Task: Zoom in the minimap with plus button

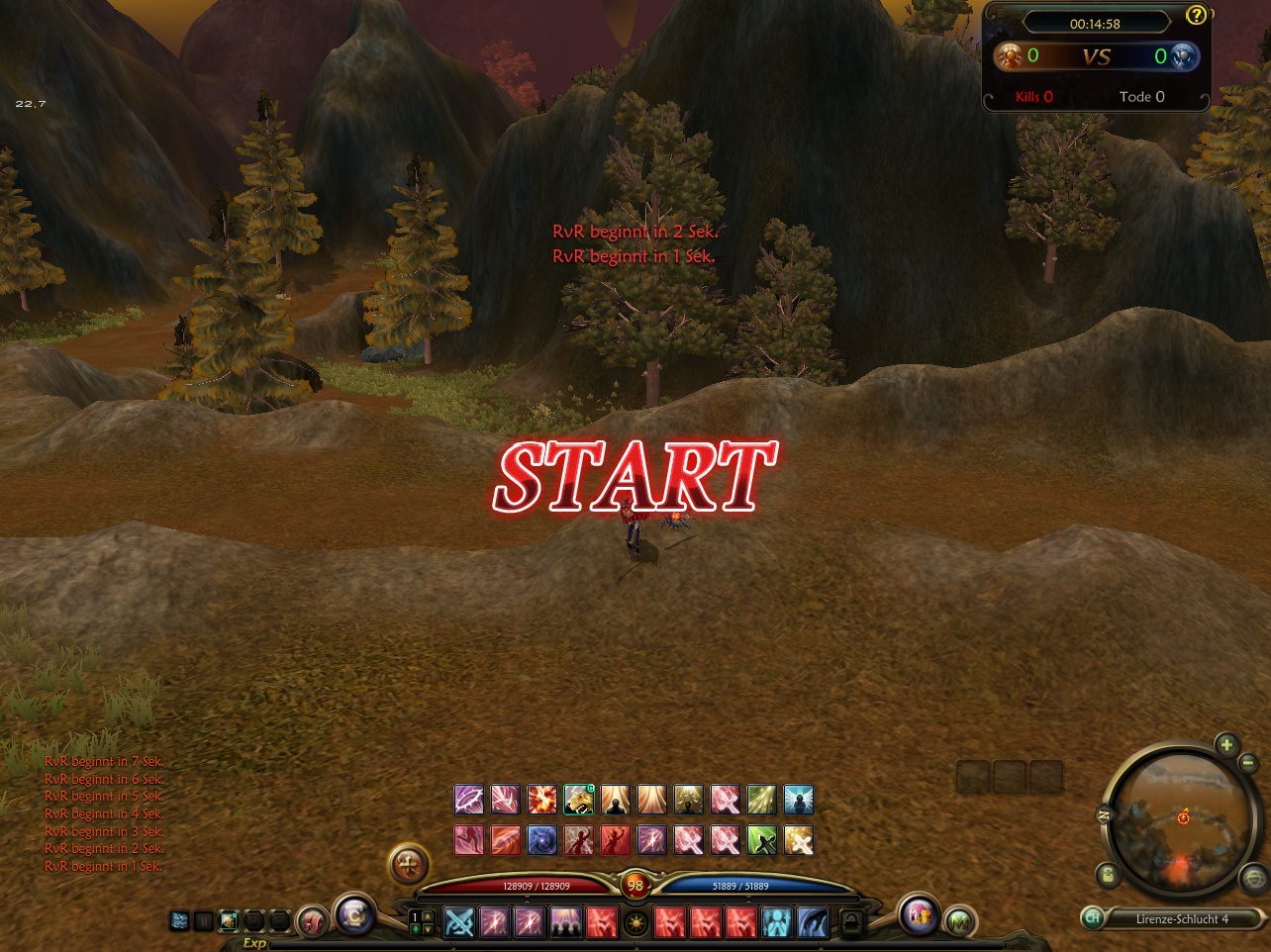Action: (x=1226, y=745)
